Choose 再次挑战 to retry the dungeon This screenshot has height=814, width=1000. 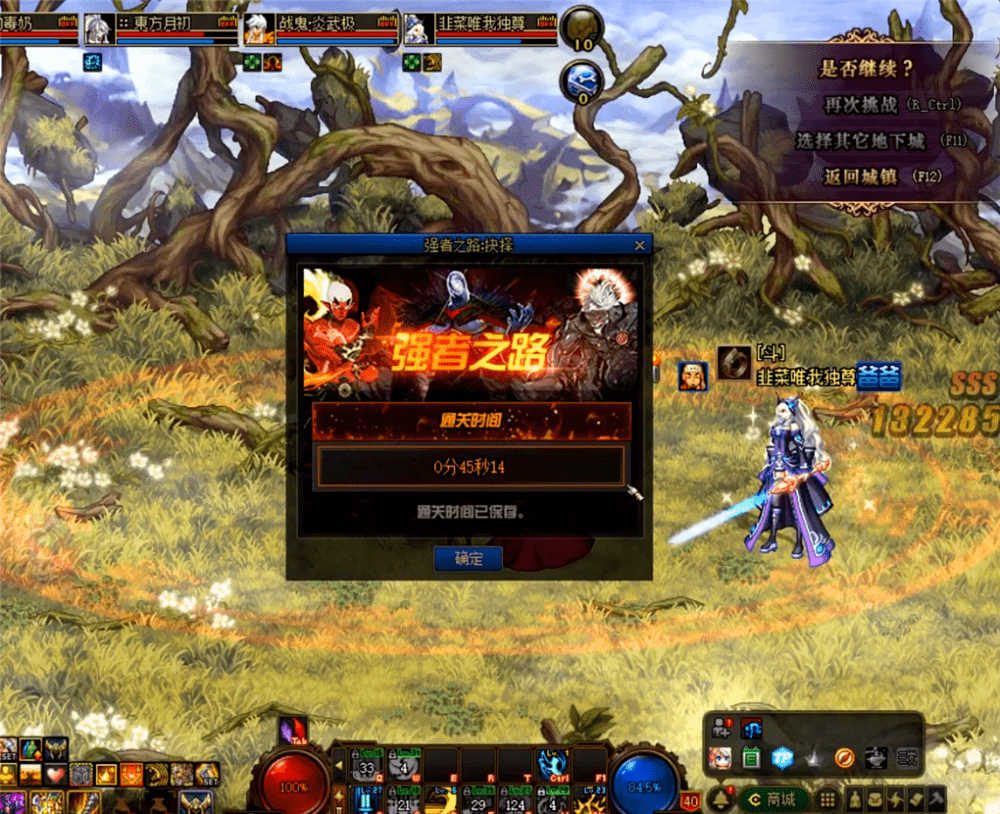coord(864,104)
